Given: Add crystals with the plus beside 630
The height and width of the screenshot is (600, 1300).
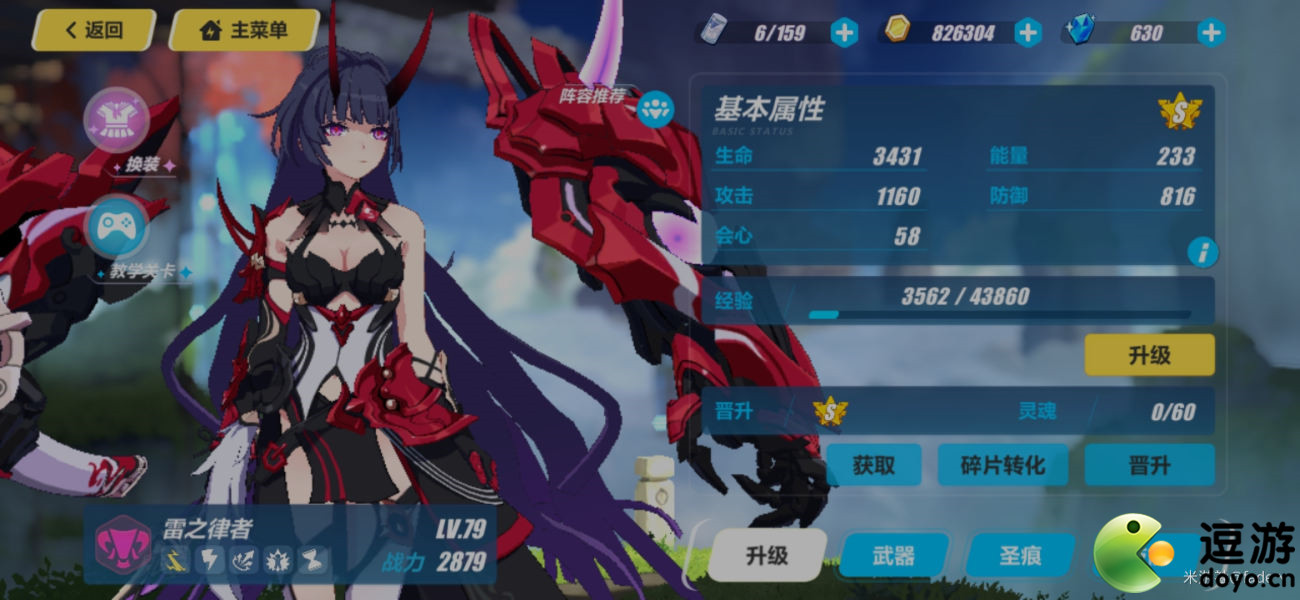Looking at the screenshot, I should click(x=1211, y=33).
